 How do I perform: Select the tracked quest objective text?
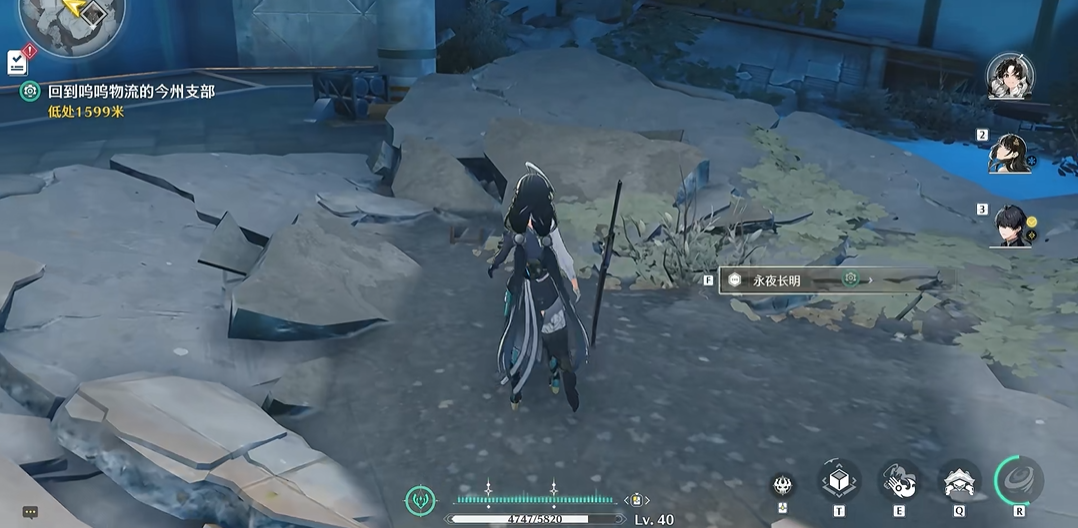[x=131, y=91]
